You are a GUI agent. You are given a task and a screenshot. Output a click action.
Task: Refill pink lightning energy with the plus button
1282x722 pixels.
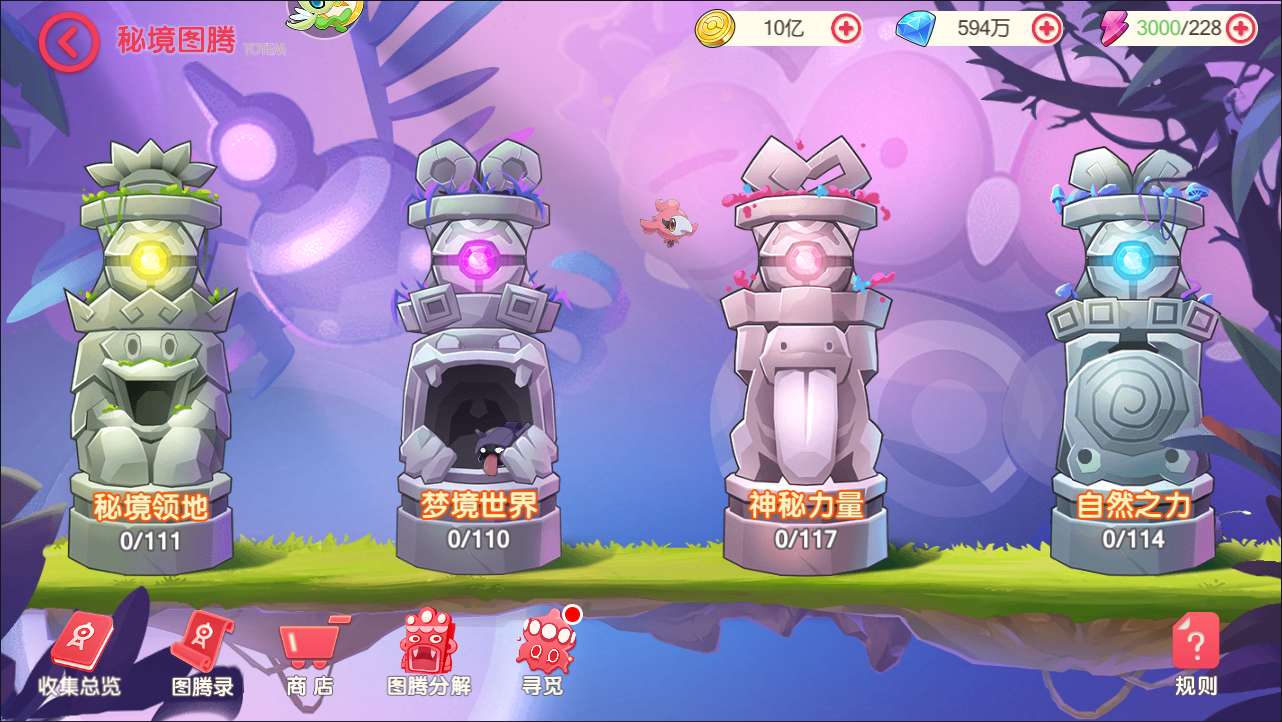point(1240,28)
